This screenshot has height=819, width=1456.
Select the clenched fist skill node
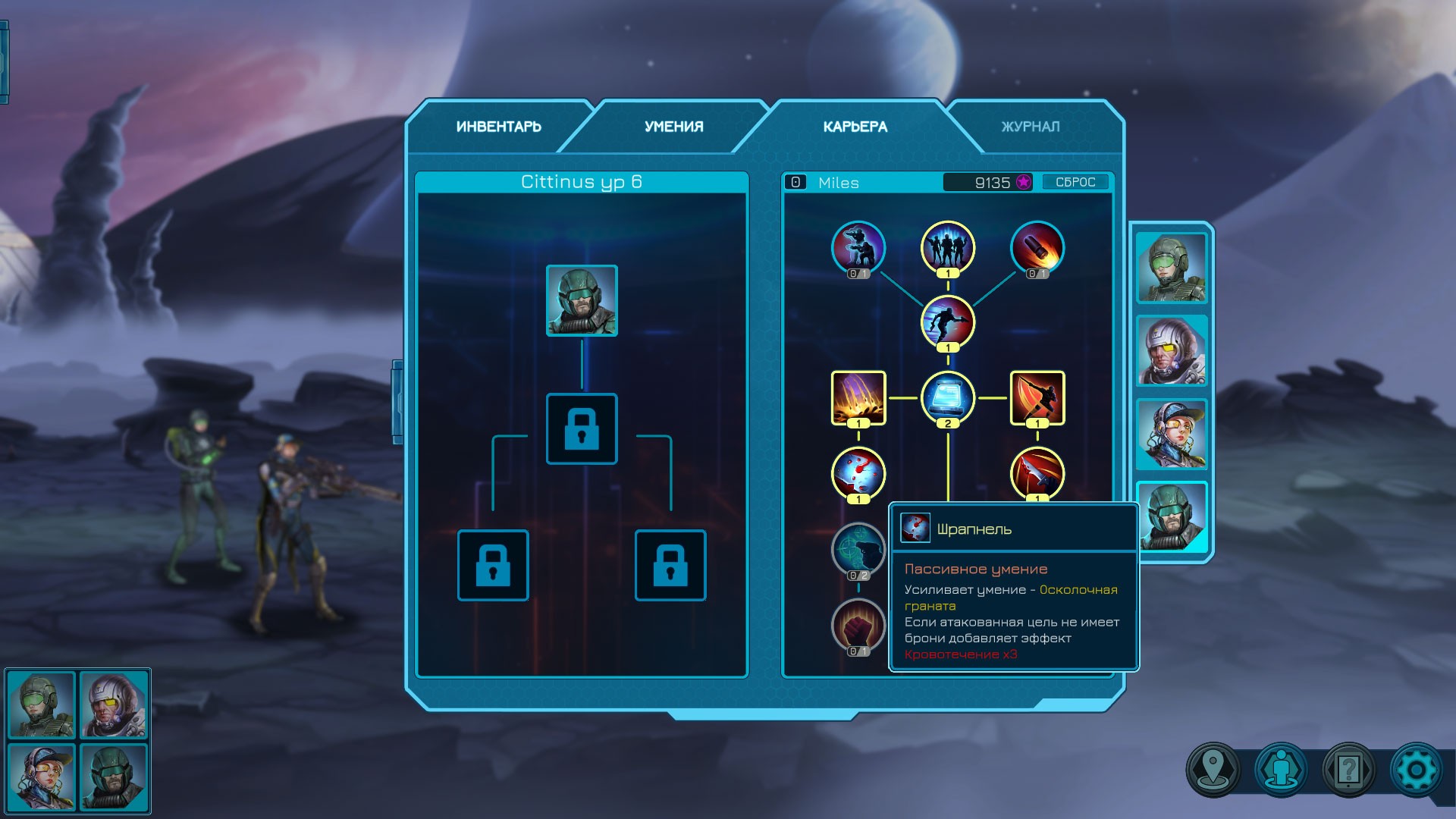pyautogui.click(x=858, y=625)
